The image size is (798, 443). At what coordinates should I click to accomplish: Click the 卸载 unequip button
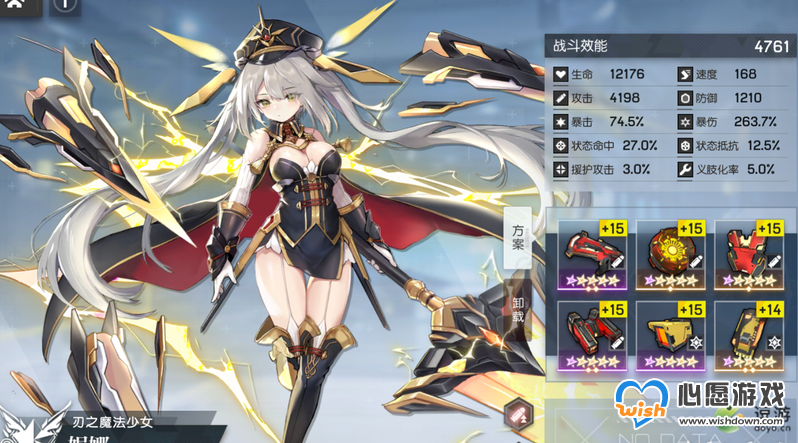click(518, 312)
